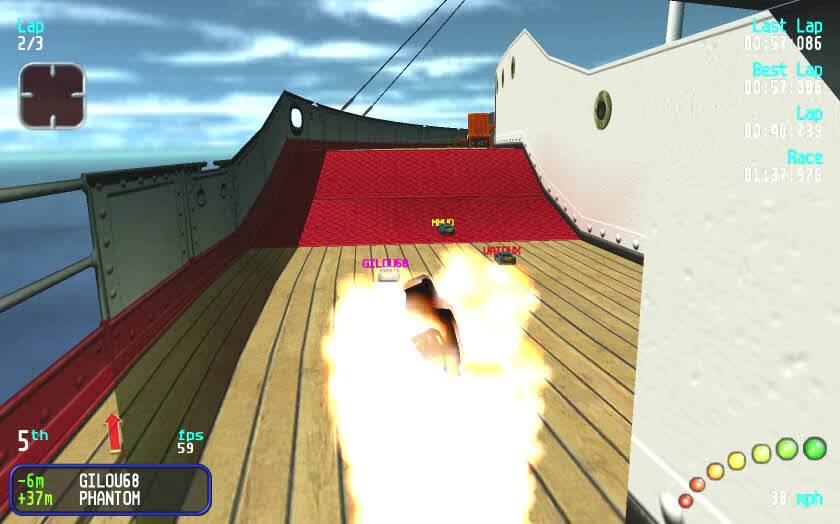The image size is (840, 524).
Task: Select the weapon pickup slot
Action: pyautogui.click(x=52, y=96)
